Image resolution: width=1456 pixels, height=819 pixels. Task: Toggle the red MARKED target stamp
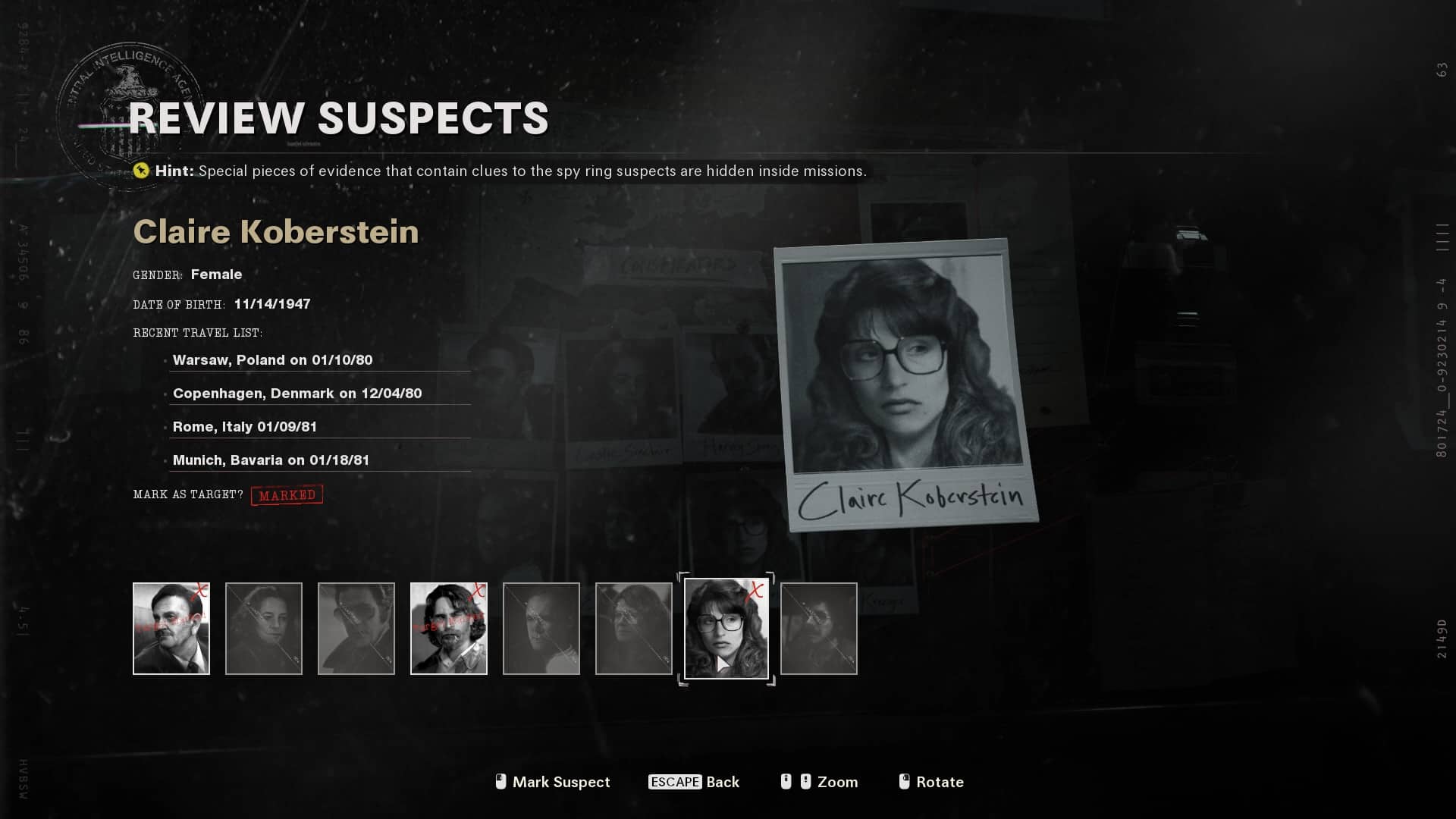coord(287,495)
